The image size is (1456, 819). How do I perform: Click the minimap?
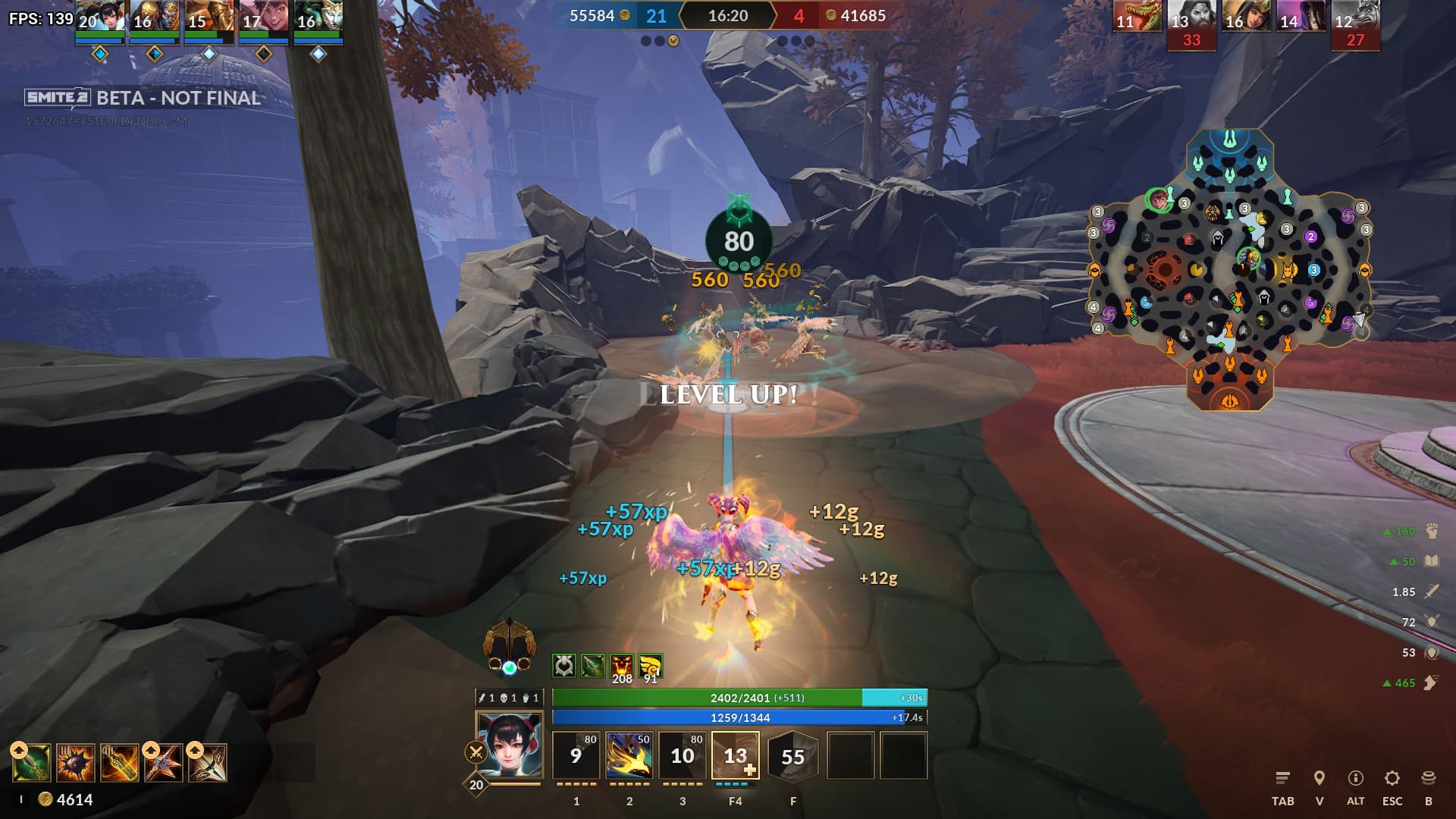(x=1229, y=269)
